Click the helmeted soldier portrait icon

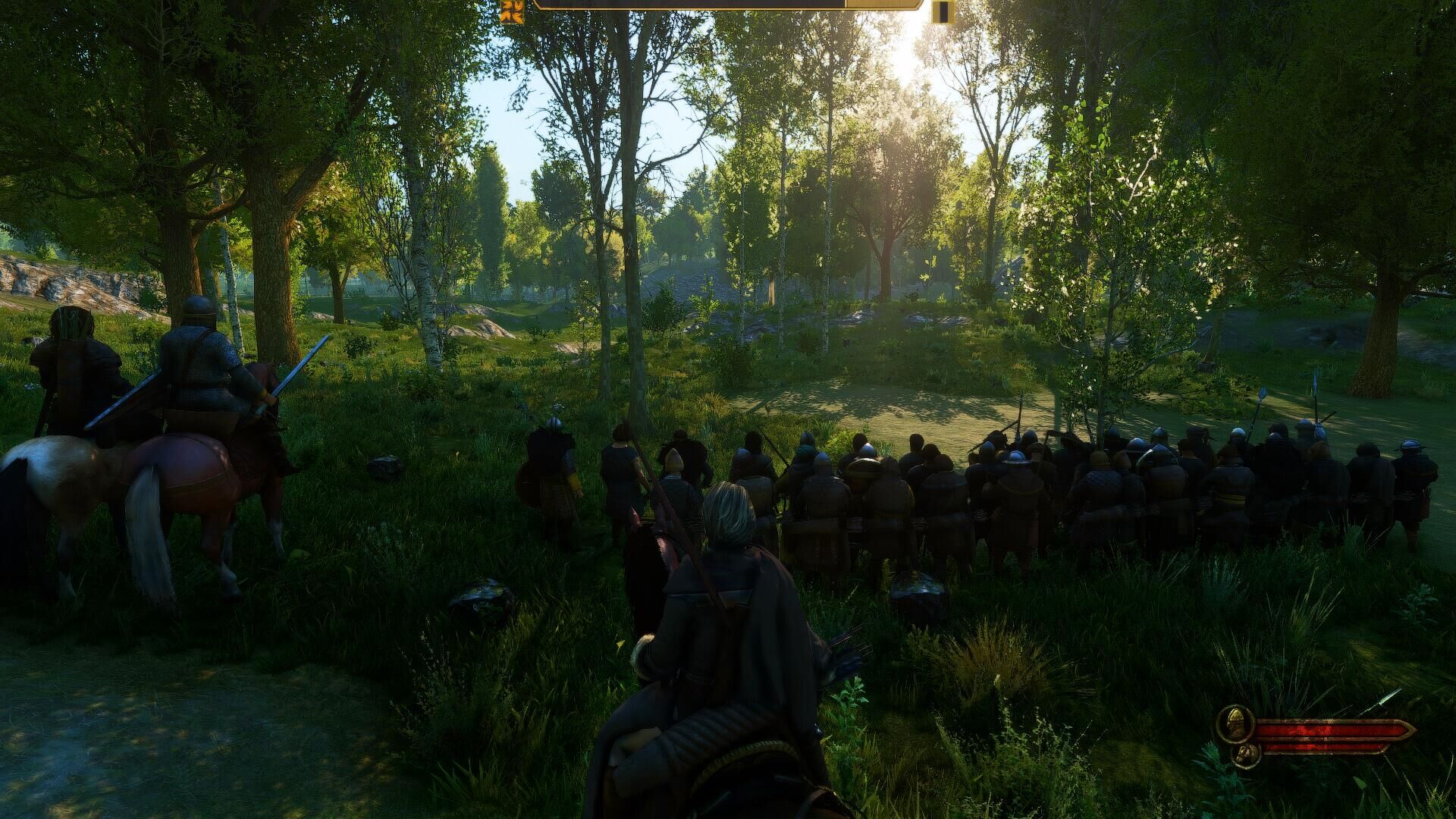coord(1234,723)
